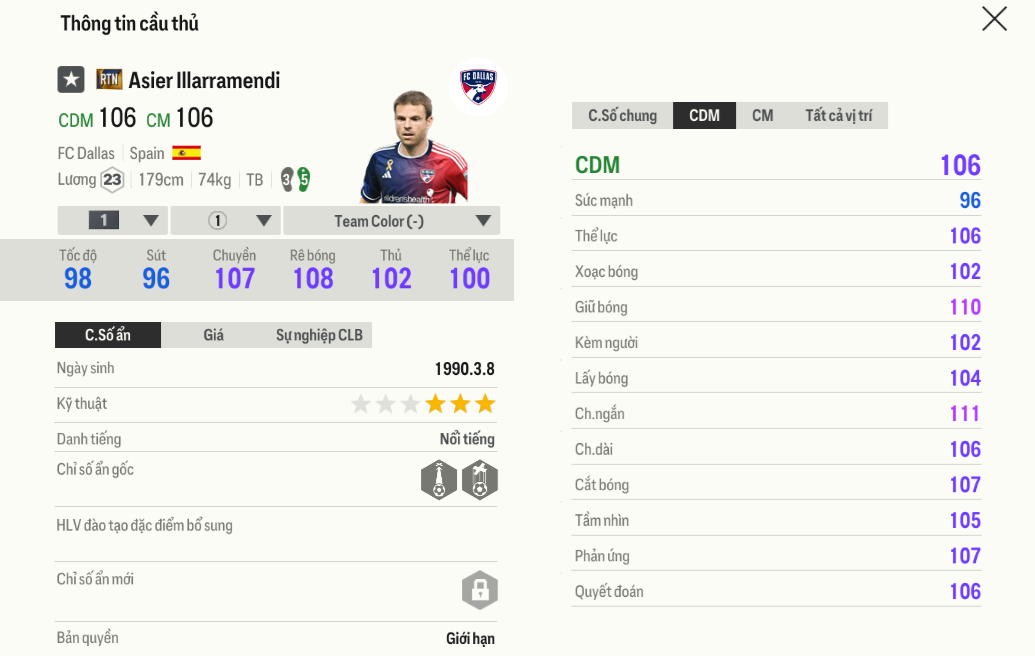Select the first hidden trait hexagon icon
The height and width of the screenshot is (656, 1035).
(439, 480)
